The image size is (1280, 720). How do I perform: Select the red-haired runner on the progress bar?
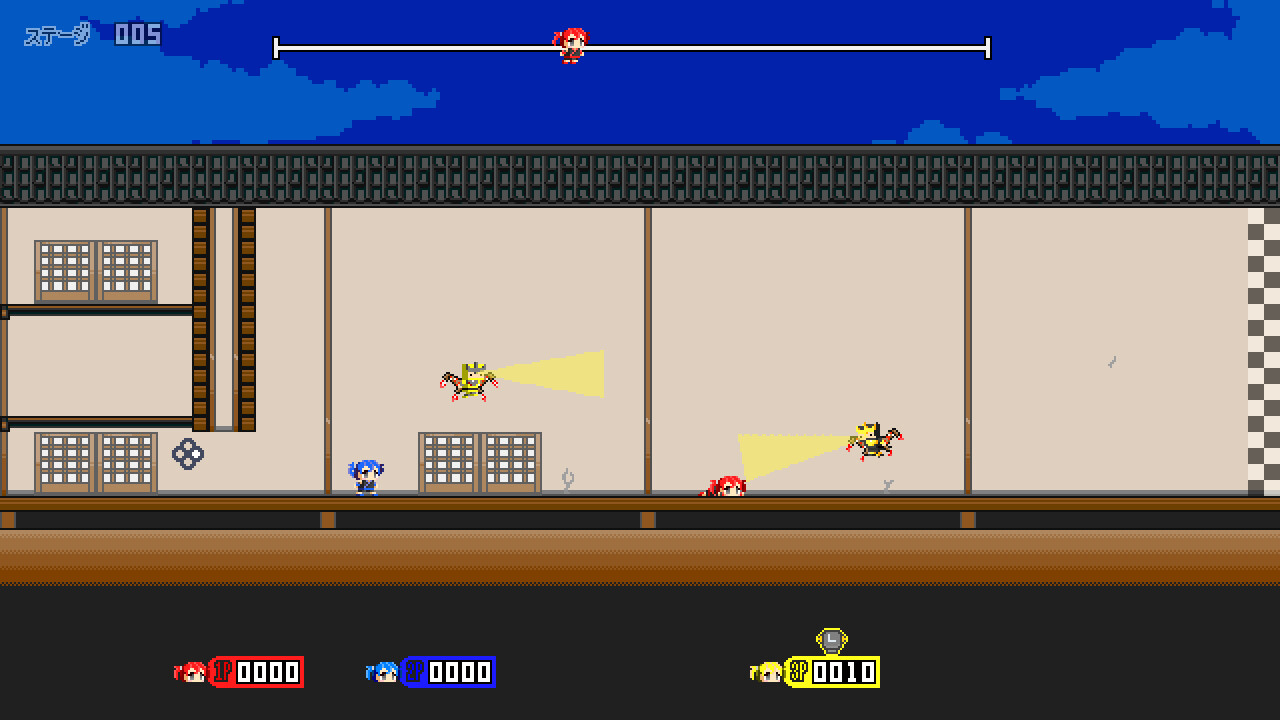point(570,48)
